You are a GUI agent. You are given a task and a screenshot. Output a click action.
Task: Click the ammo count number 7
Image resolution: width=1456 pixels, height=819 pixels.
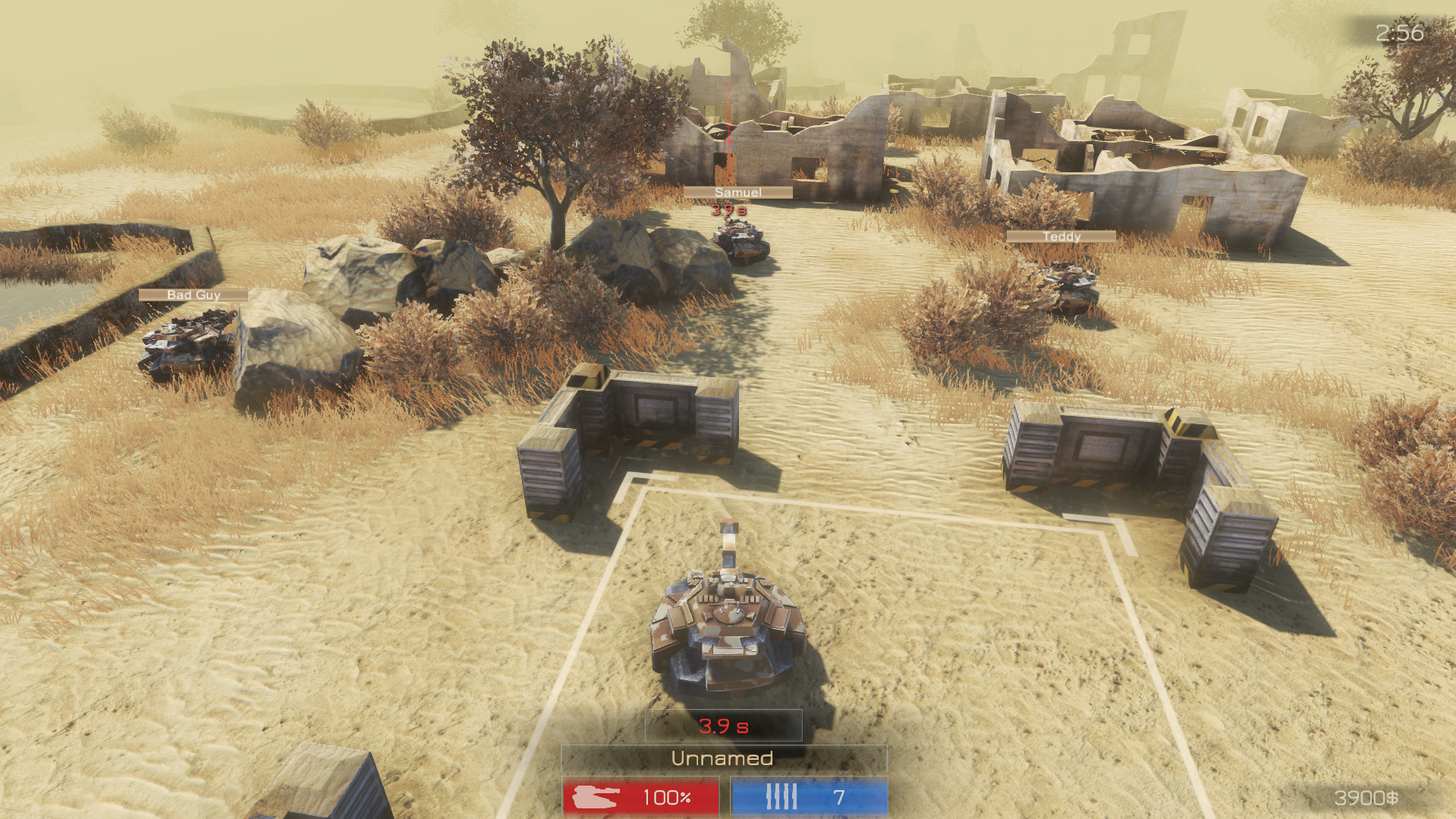(838, 798)
